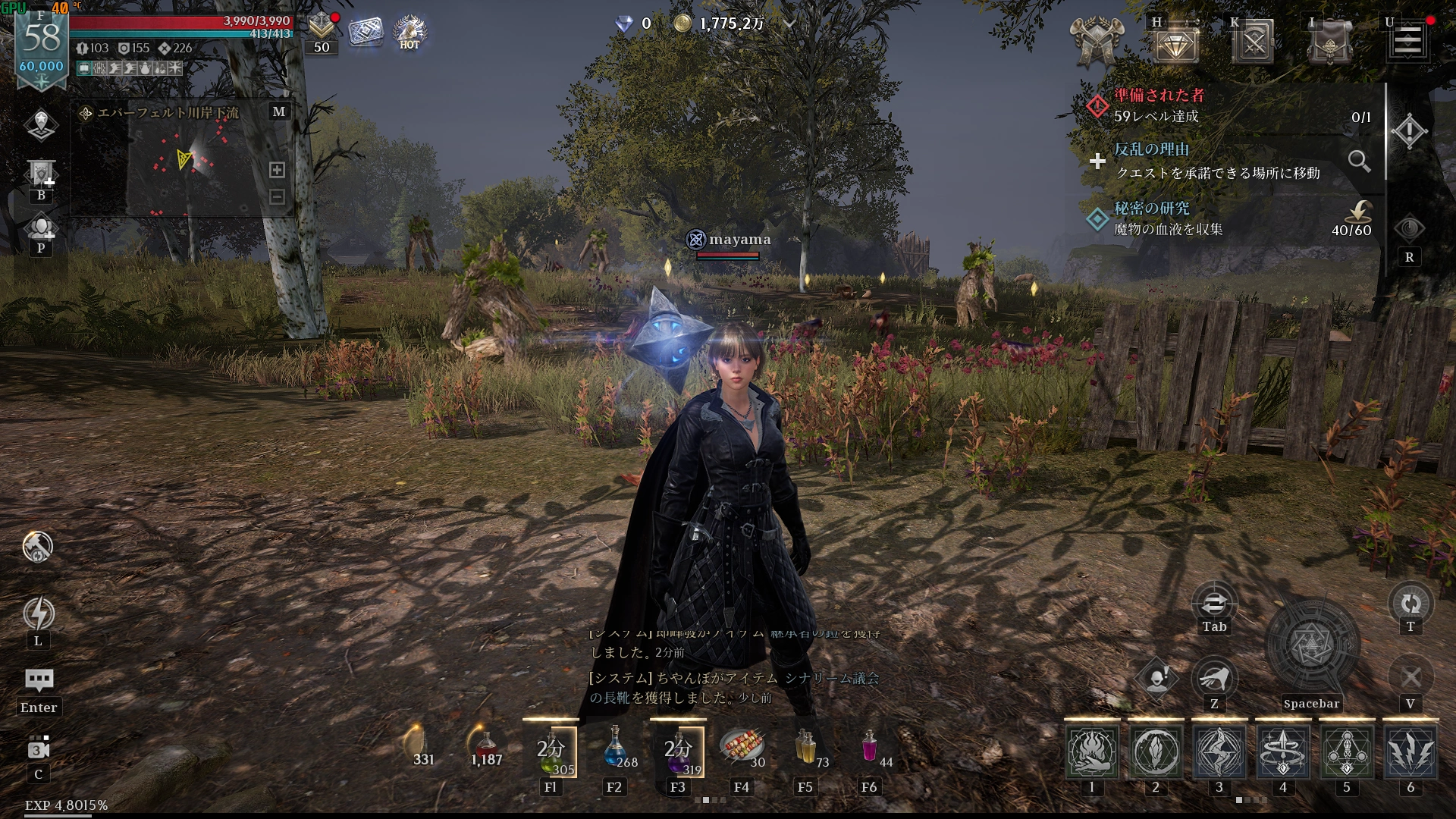
Task: Expand the map with the M button
Action: [x=279, y=111]
